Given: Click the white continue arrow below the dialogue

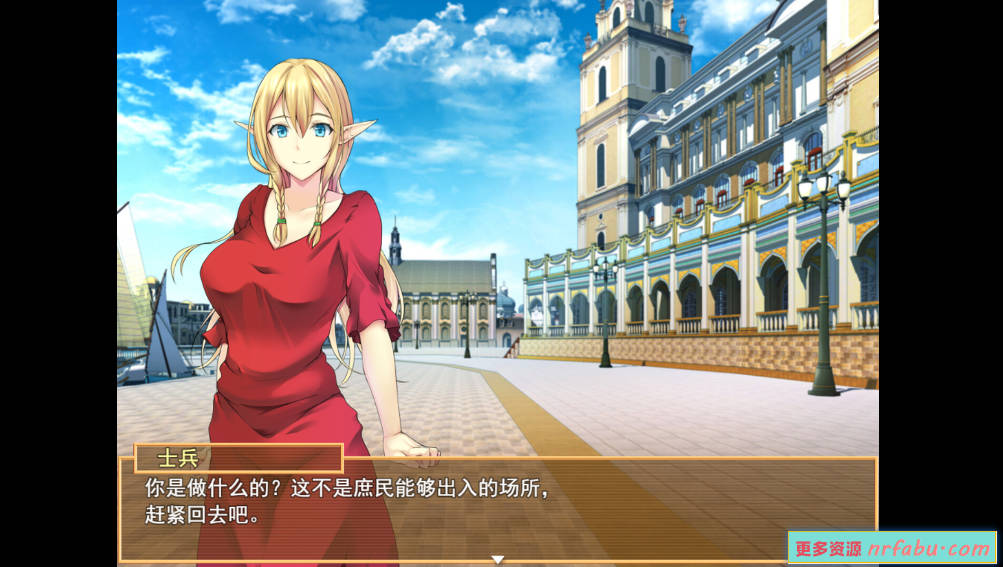Looking at the screenshot, I should [497, 559].
